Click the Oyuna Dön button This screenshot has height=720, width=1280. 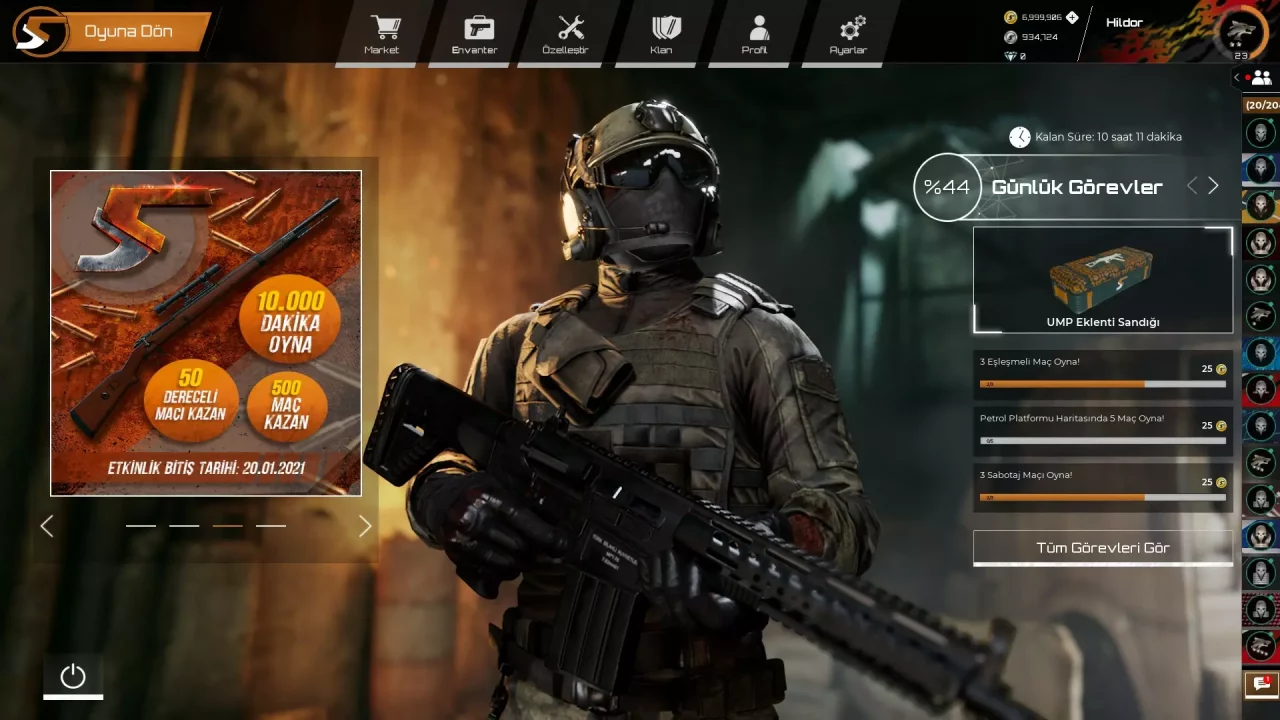128,32
